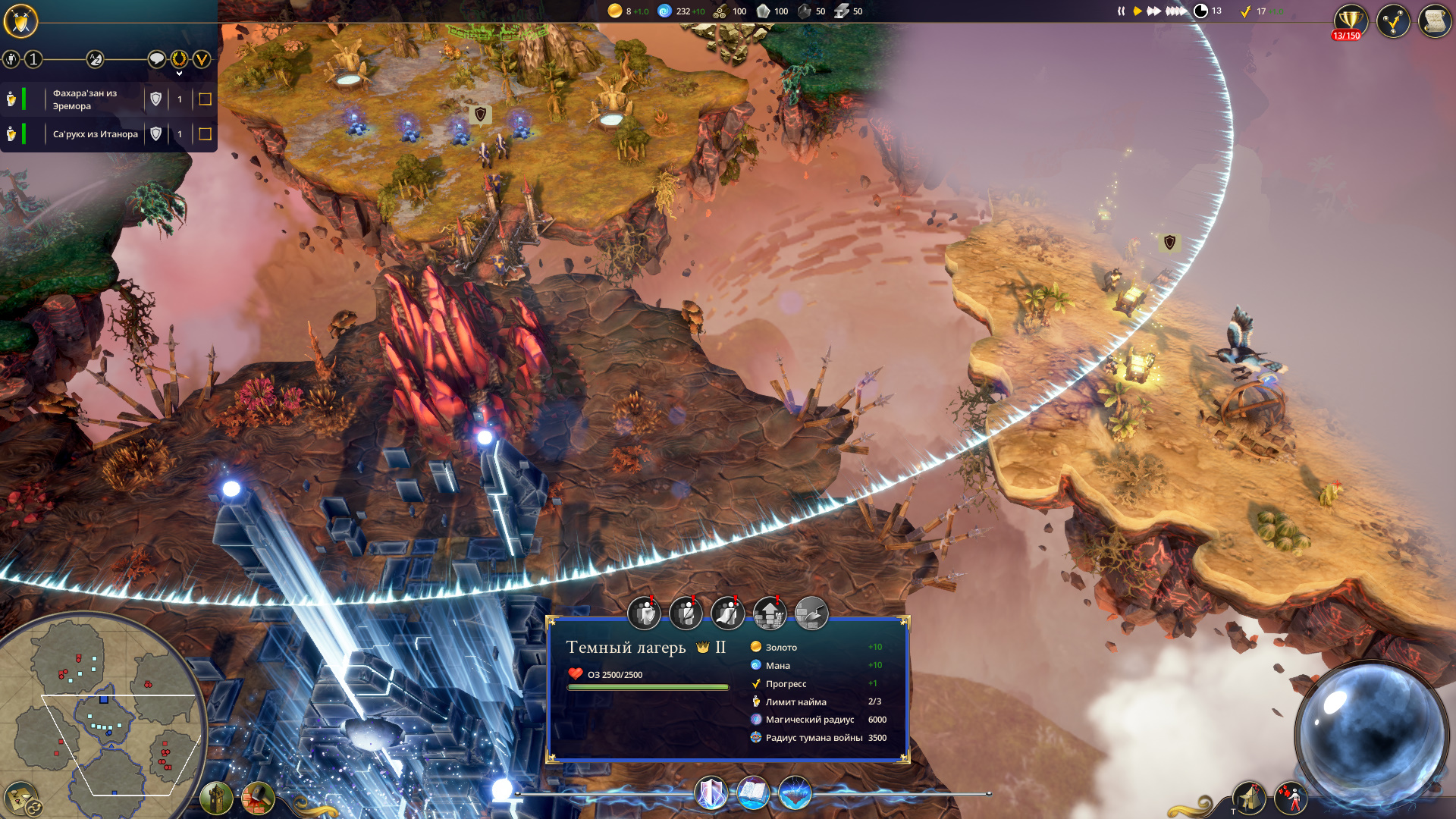Image resolution: width=1456 pixels, height=819 pixels.
Task: Open the trophy achievements button
Action: coord(1350,20)
